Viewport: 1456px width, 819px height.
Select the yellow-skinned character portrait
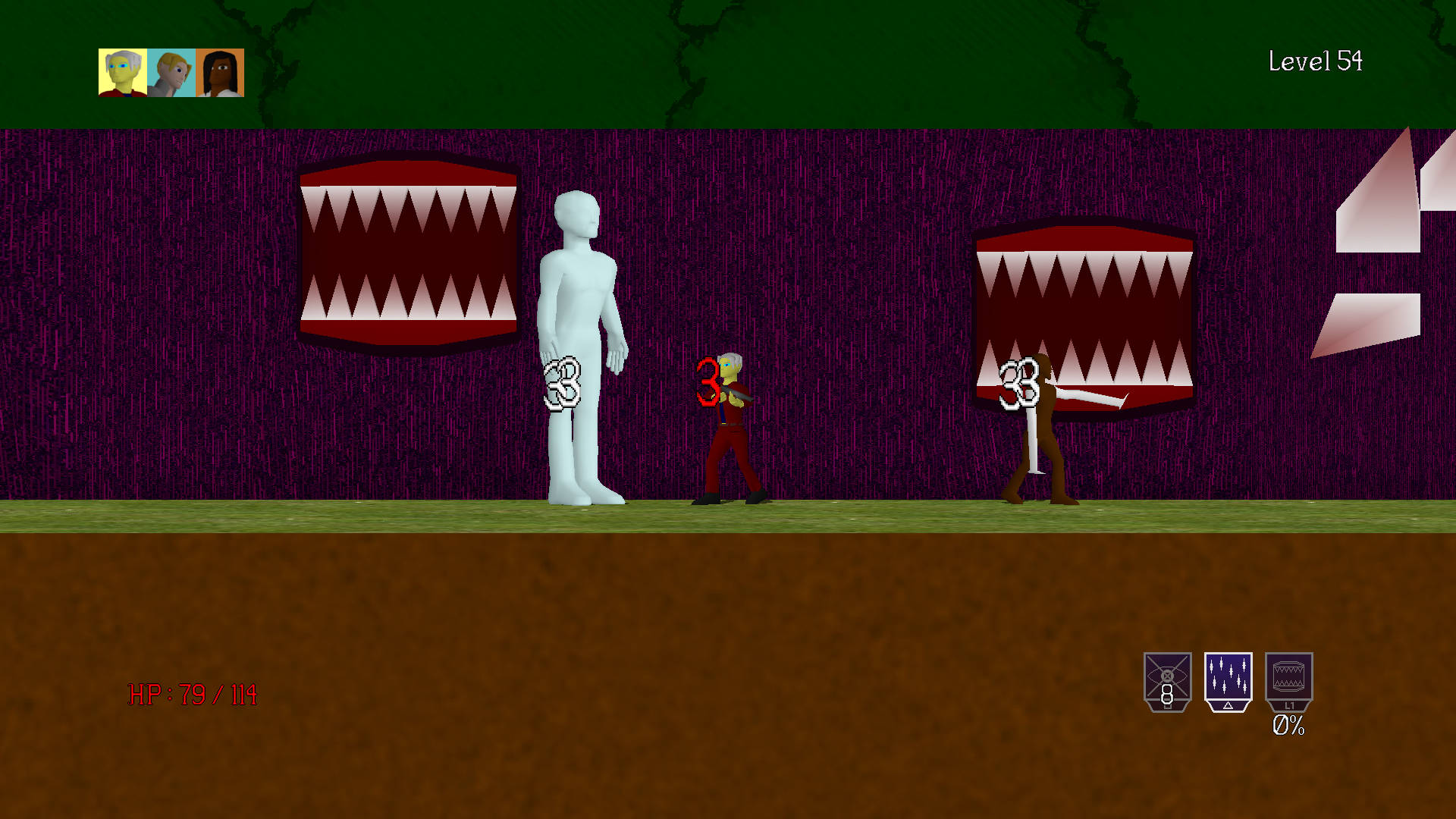pyautogui.click(x=121, y=74)
